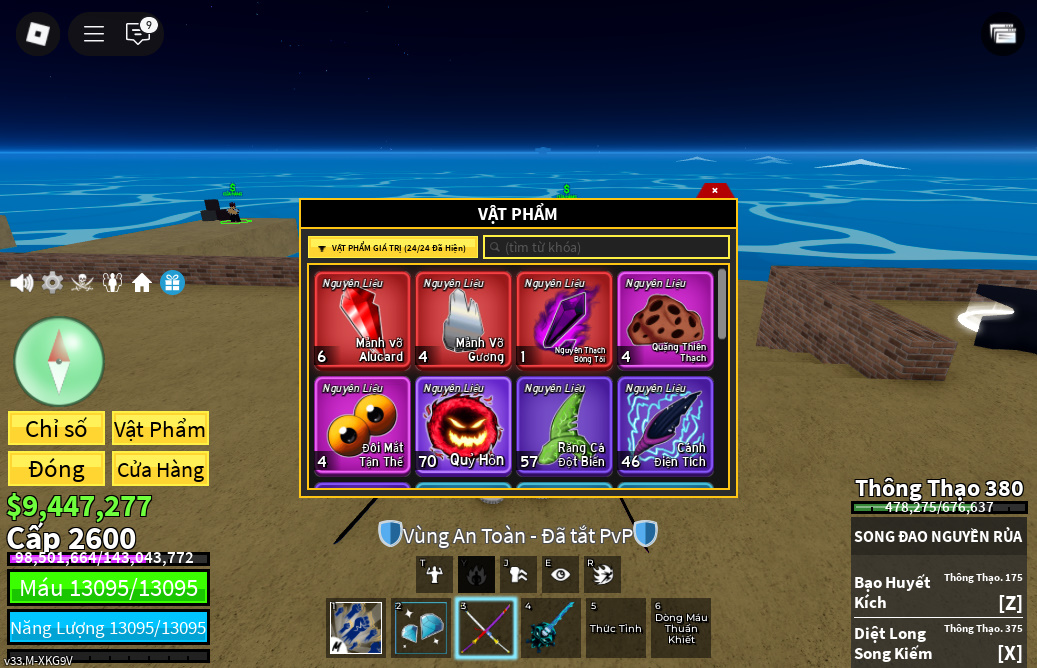This screenshot has width=1037, height=668.
Task: Open the Roblox menu logo button
Action: [38, 34]
